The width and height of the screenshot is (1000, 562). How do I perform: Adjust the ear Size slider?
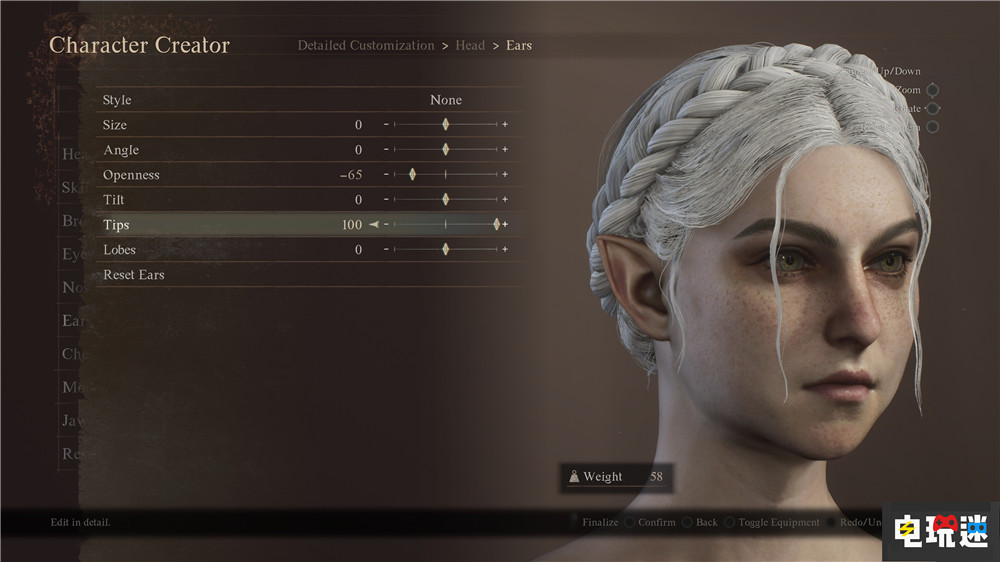[x=446, y=125]
